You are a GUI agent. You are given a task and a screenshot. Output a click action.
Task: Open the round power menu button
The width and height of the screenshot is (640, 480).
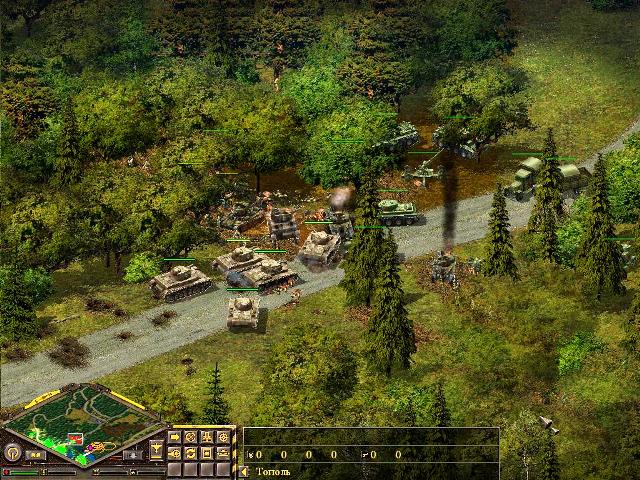15,452
